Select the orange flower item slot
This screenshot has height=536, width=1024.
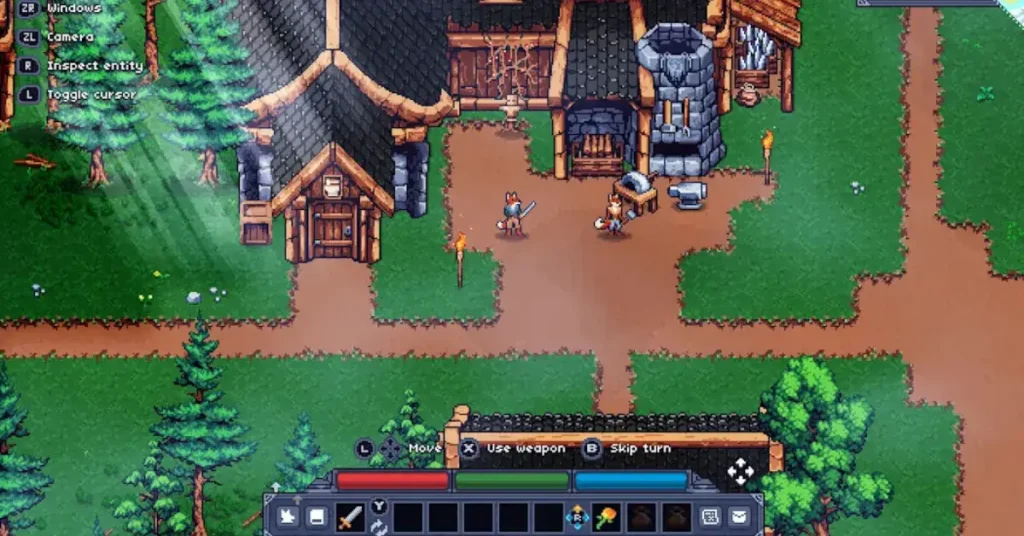tap(608, 518)
